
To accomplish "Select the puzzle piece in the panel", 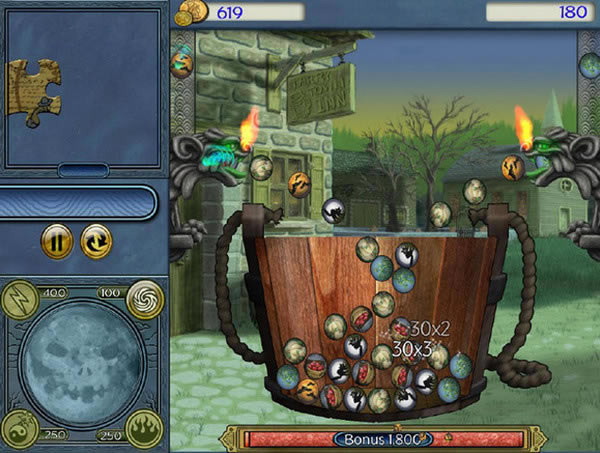I will (x=34, y=91).
